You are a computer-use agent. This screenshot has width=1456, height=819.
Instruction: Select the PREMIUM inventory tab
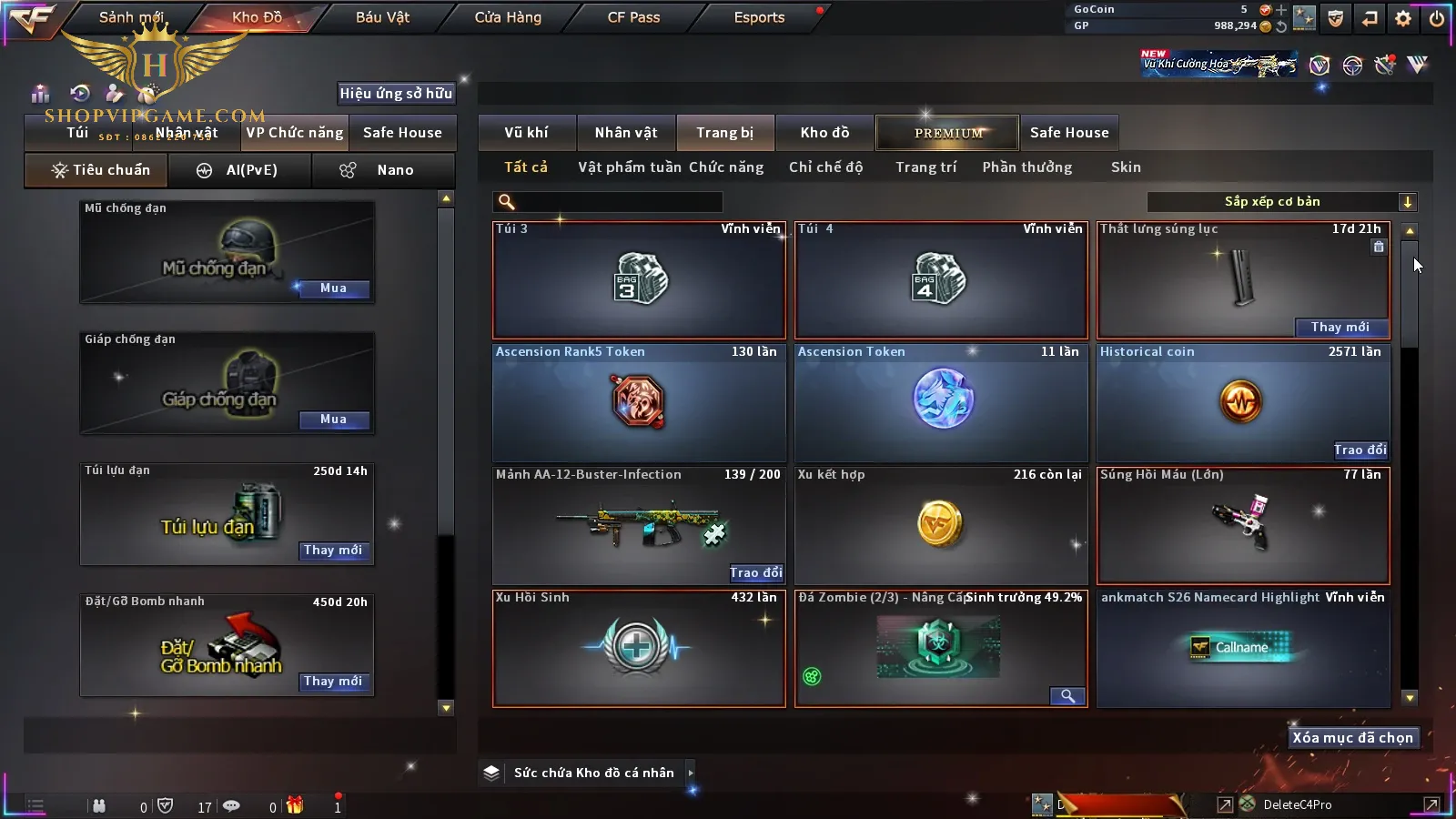click(948, 133)
